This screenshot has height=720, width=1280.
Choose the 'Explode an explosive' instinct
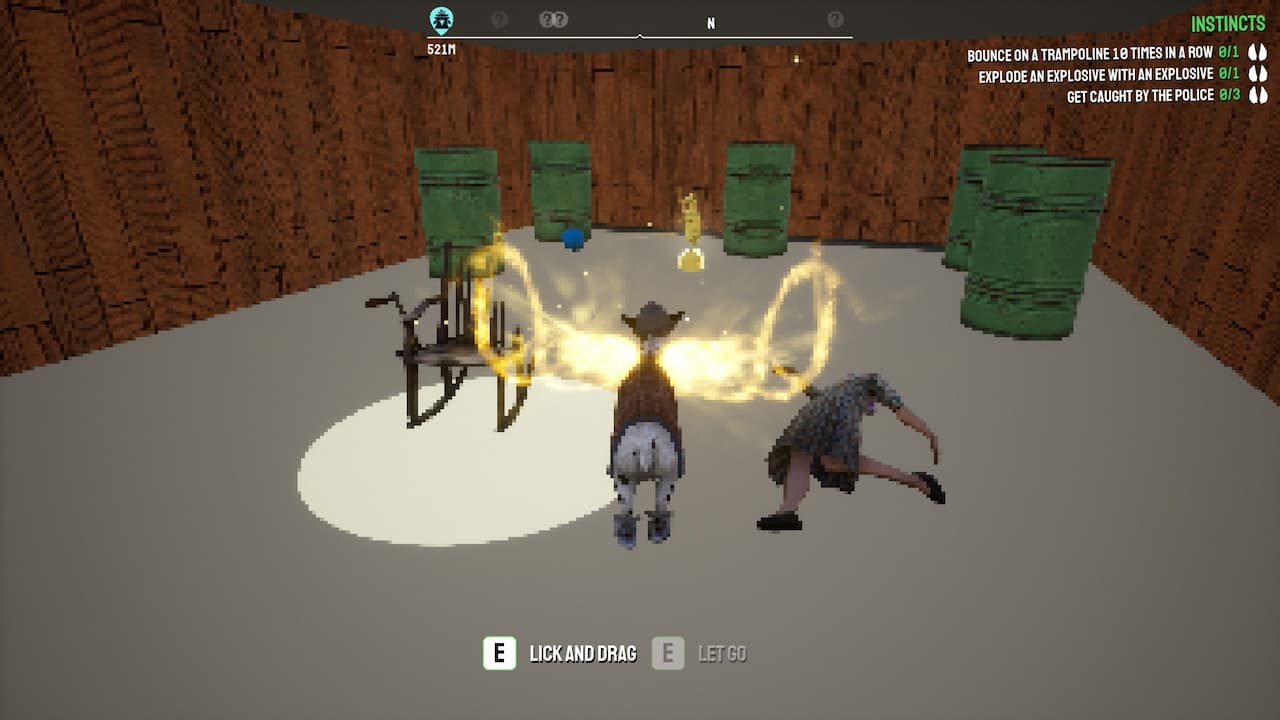[x=1095, y=75]
